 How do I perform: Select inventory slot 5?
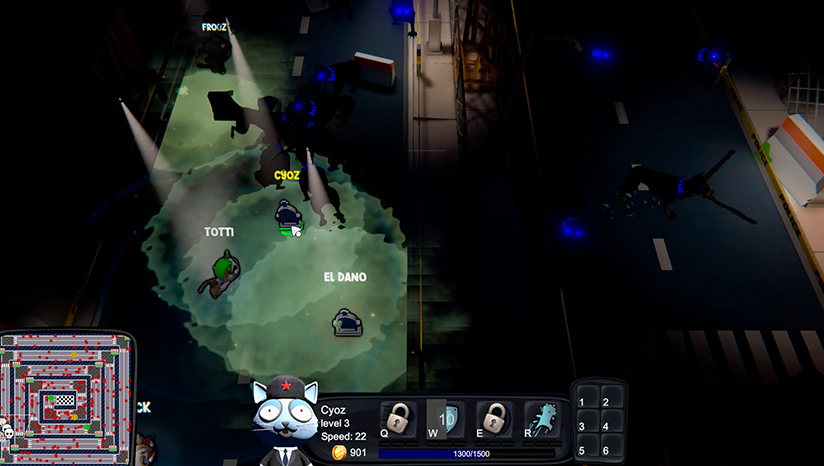point(588,449)
